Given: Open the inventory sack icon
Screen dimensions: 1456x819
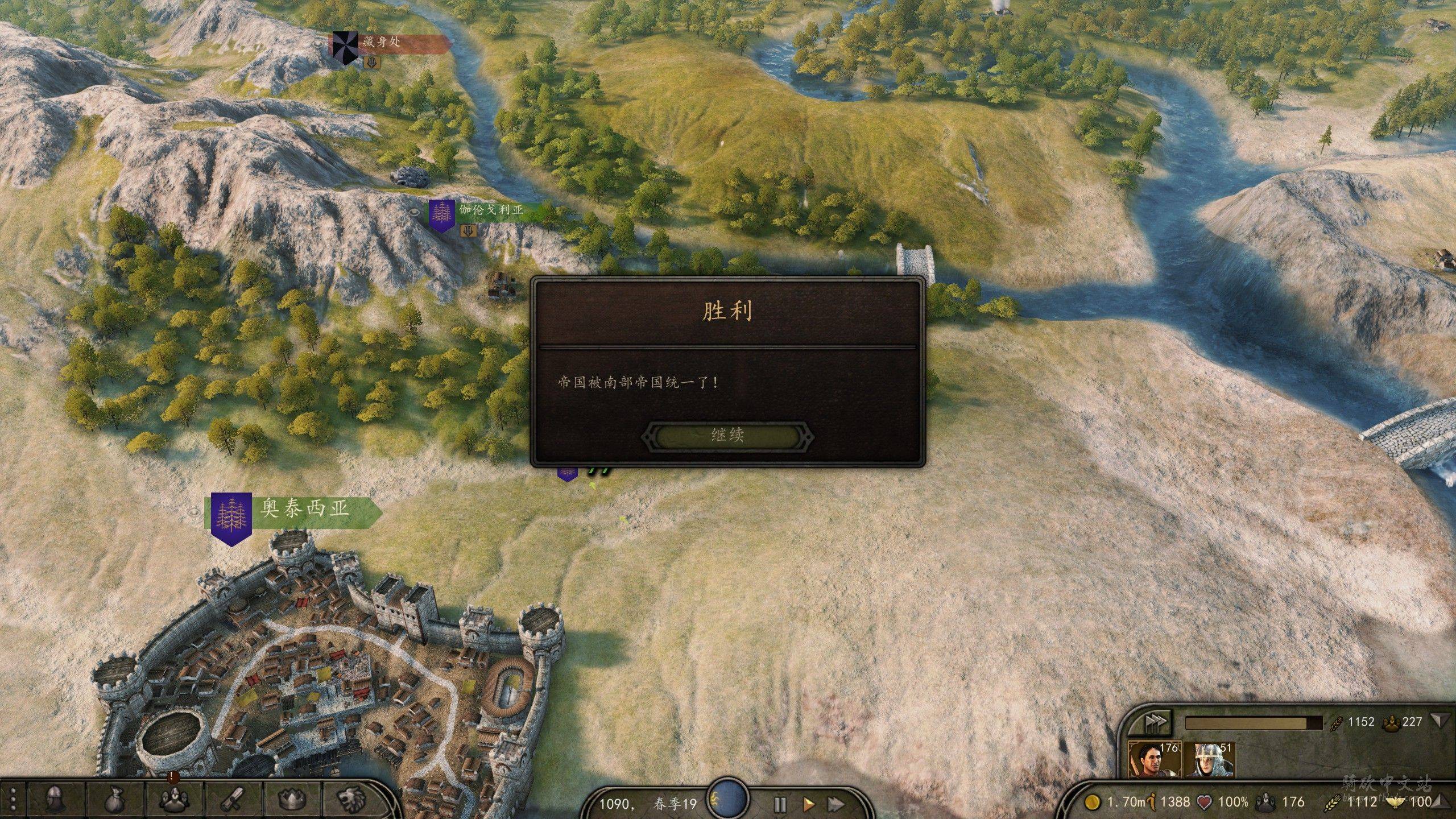Looking at the screenshot, I should point(115,800).
